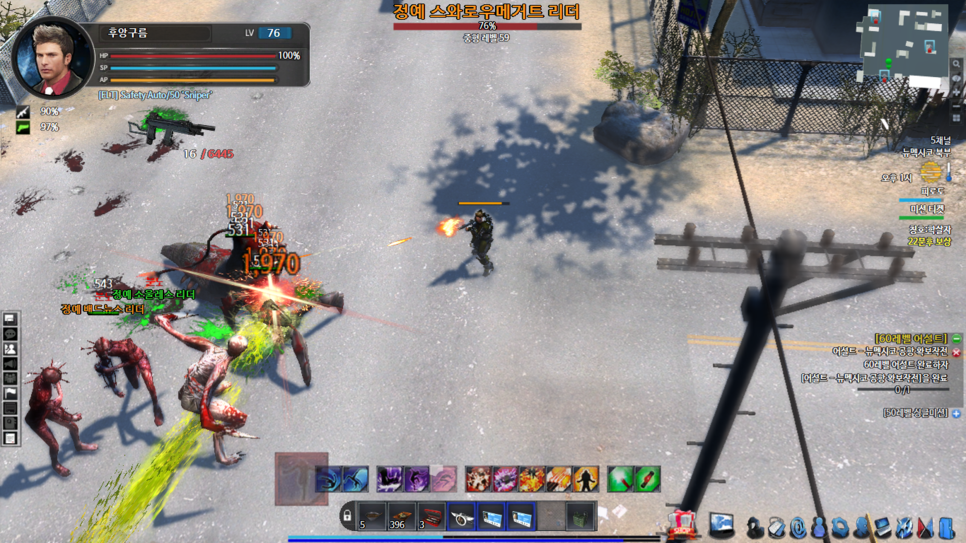Click the red quest cancel button

957,352
